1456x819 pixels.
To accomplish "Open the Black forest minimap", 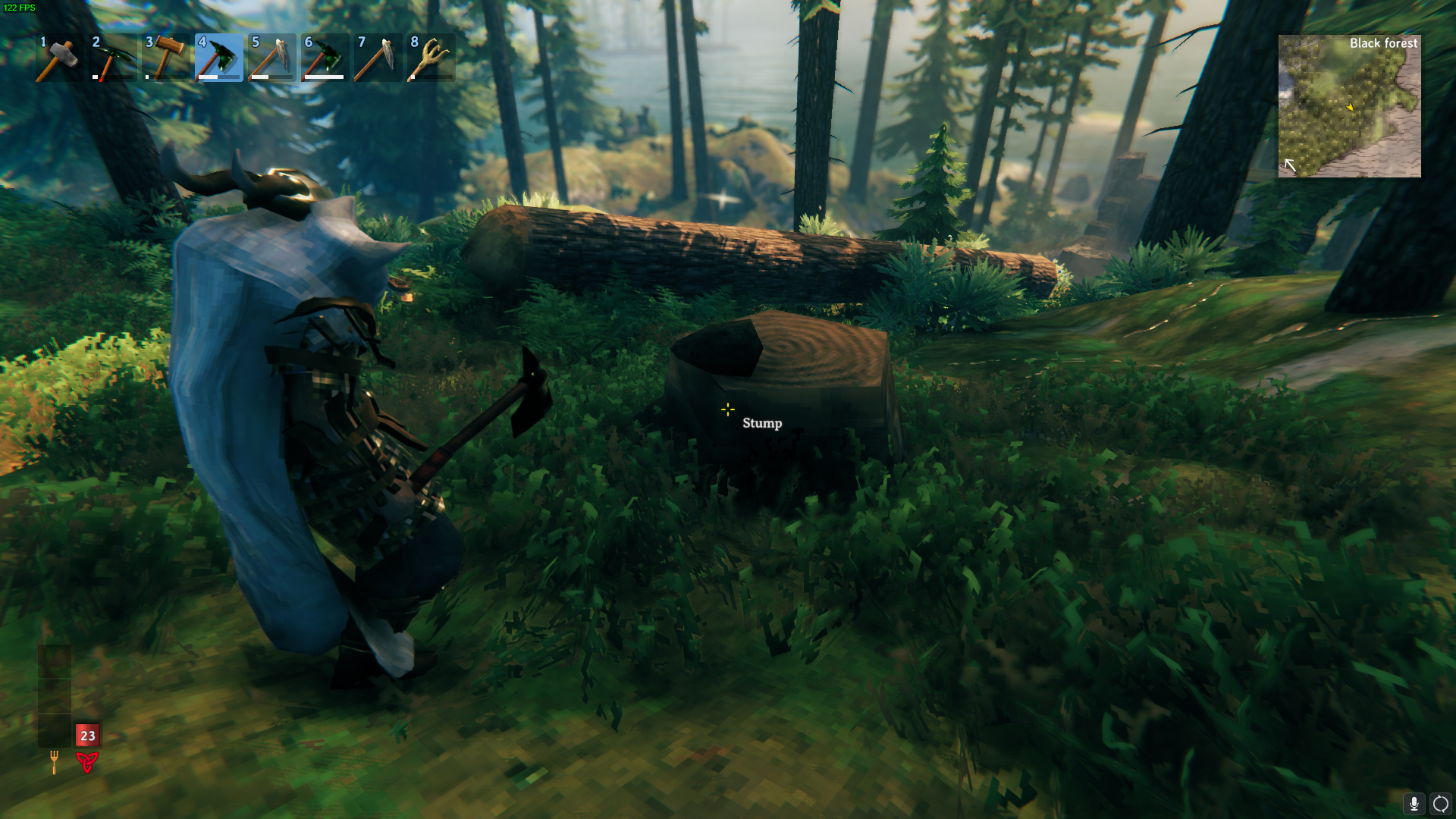I will (1349, 106).
